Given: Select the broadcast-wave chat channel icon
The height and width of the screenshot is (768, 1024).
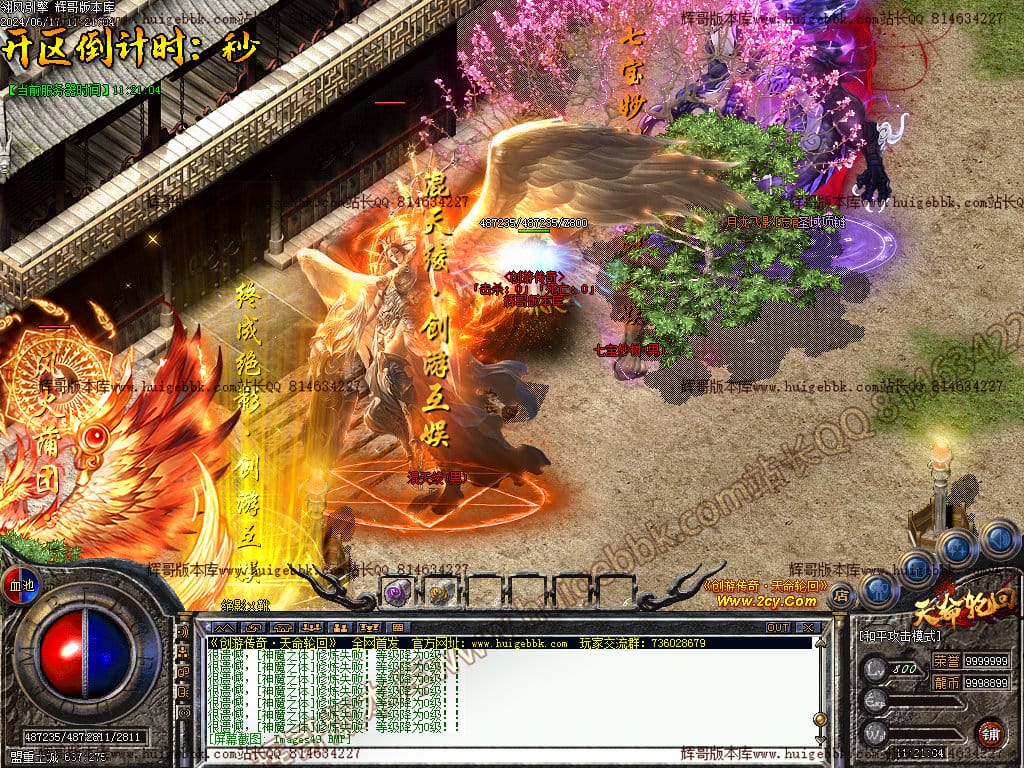Looking at the screenshot, I should coord(183,632).
